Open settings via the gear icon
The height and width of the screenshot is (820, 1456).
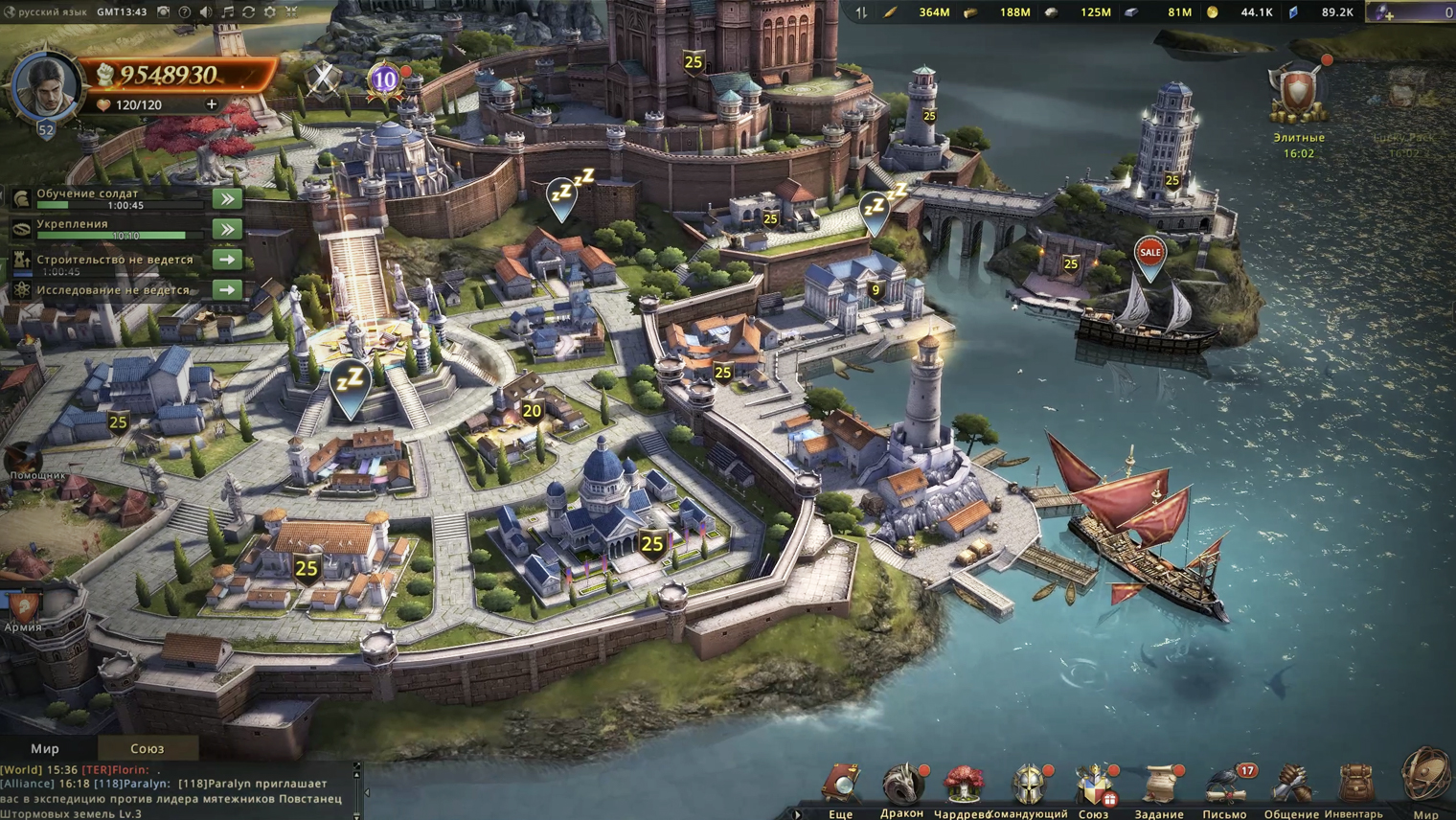270,12
